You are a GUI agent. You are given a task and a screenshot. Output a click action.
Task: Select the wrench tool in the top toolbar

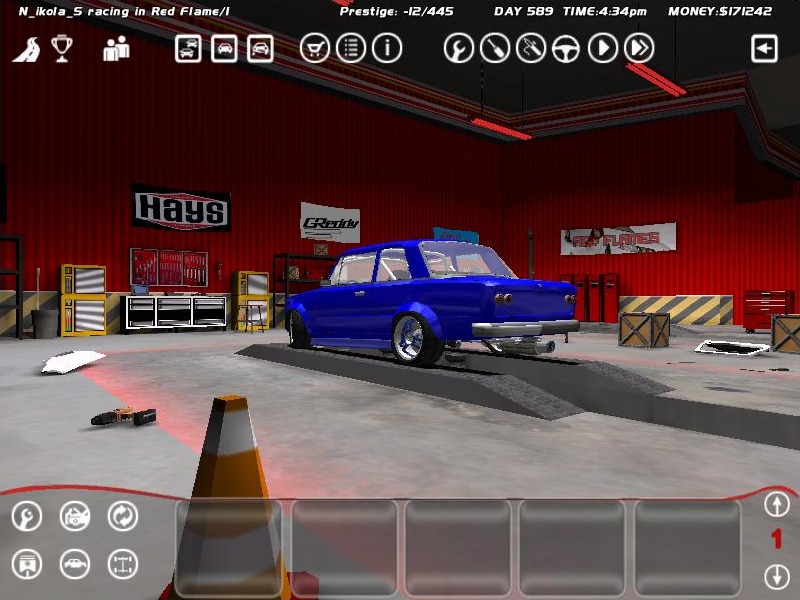458,48
